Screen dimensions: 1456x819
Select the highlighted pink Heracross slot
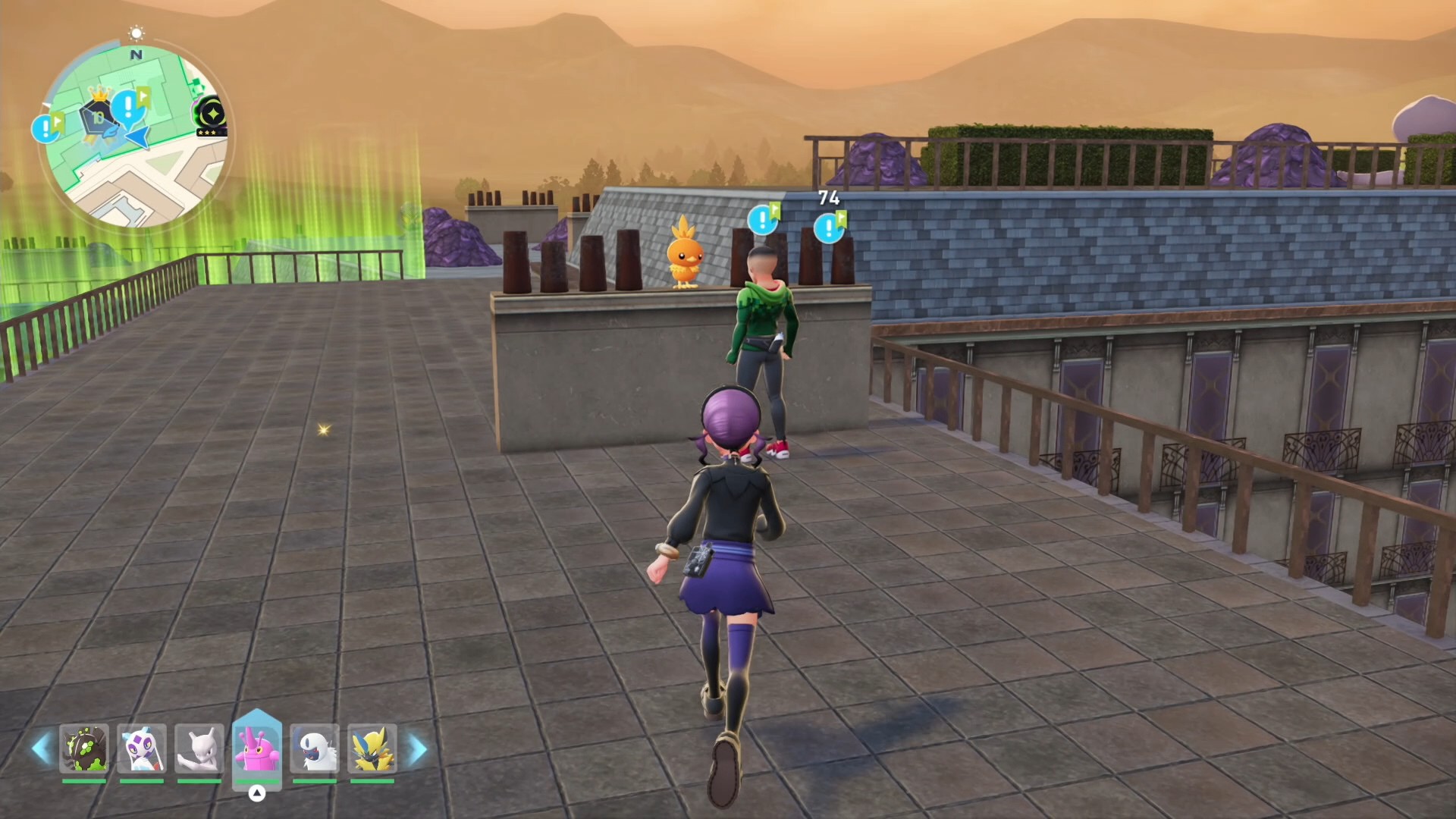tap(257, 747)
